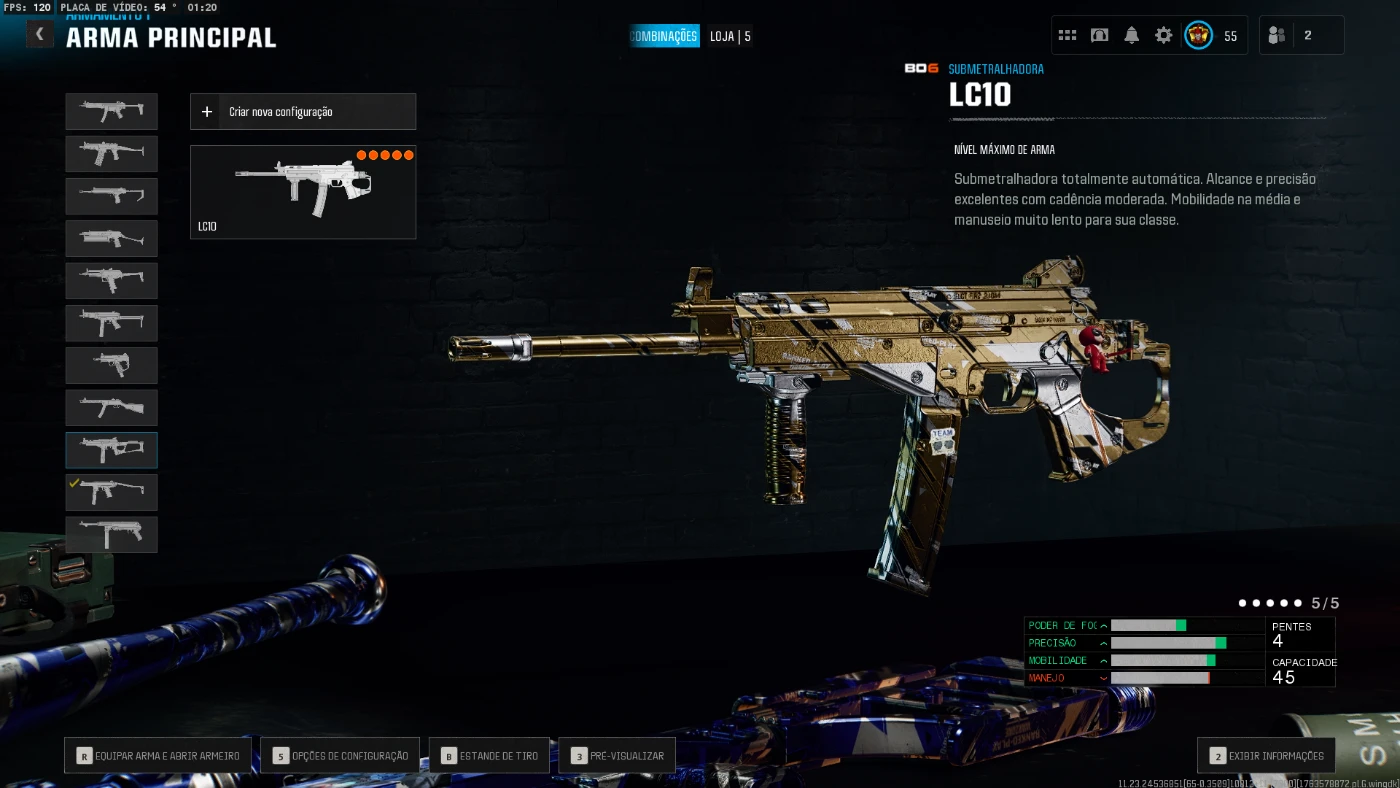
Task: Open the player profile emblem
Action: coord(1198,35)
